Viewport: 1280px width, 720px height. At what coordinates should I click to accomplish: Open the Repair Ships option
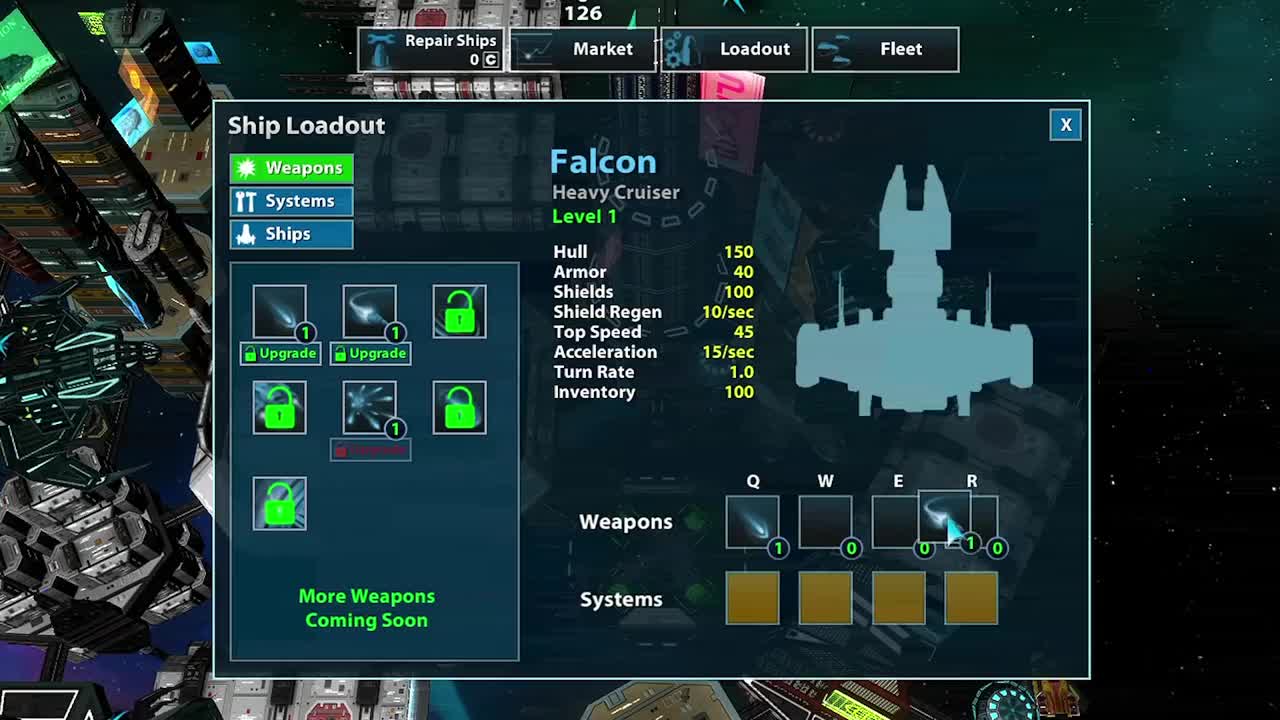coord(432,49)
